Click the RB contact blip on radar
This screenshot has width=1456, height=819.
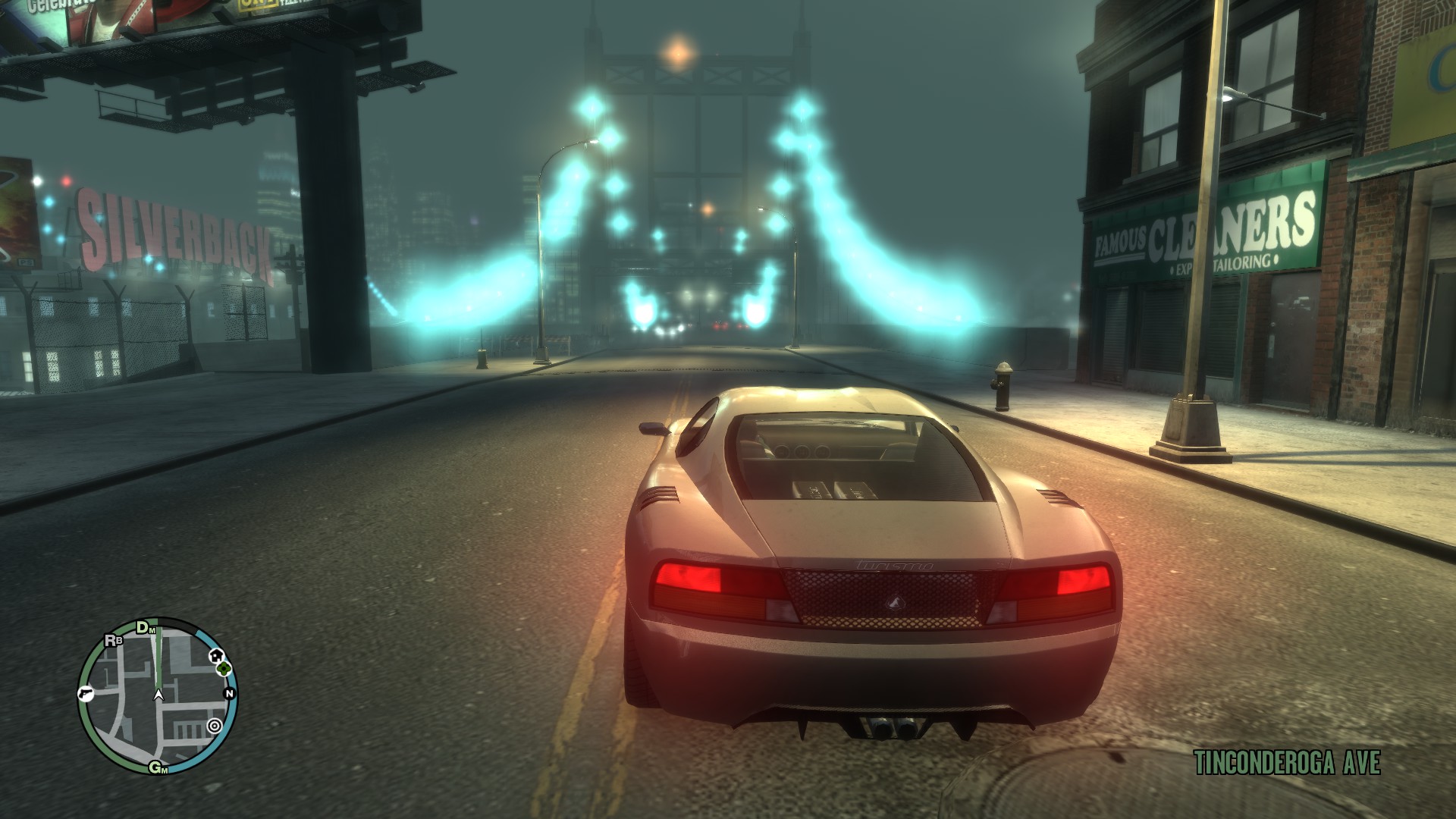click(x=114, y=640)
